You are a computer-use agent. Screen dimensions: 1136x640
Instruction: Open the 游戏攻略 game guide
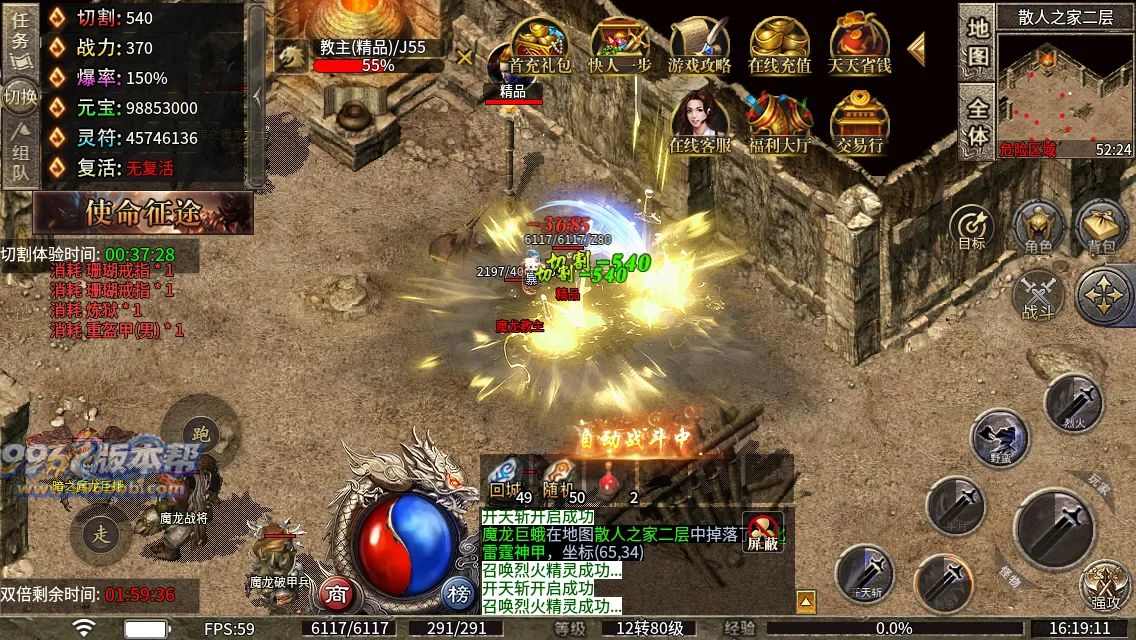(699, 45)
